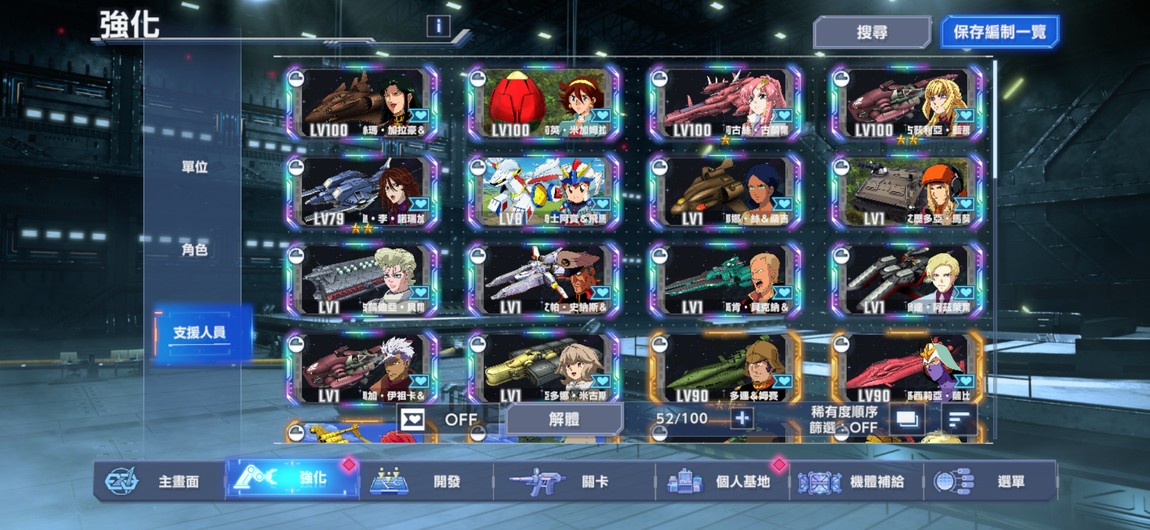This screenshot has height=530, width=1150.
Task: Open 機體補給 unit supply
Action: pos(855,481)
